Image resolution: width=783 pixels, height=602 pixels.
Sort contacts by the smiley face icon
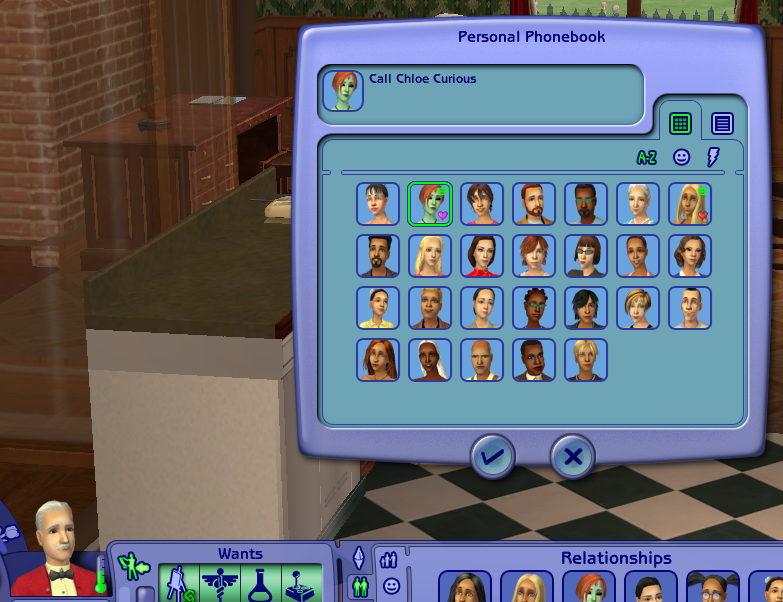coord(681,157)
